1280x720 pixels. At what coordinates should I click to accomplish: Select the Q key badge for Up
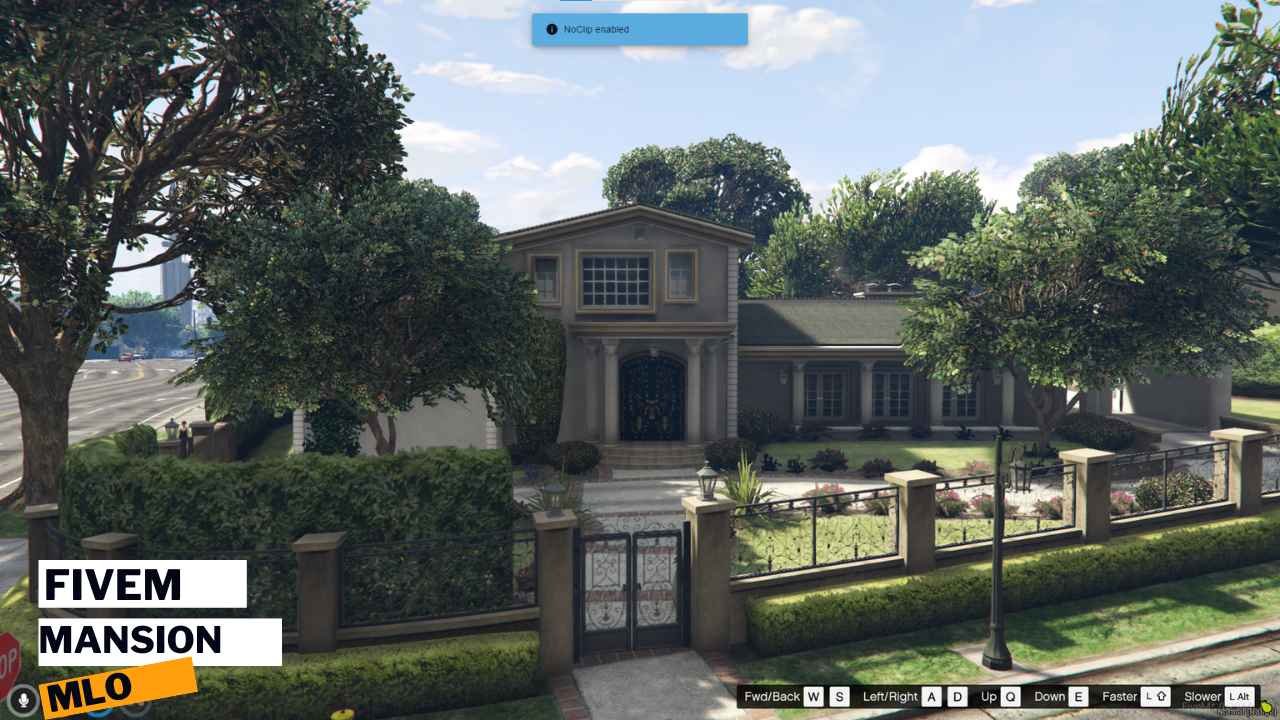(x=1010, y=697)
